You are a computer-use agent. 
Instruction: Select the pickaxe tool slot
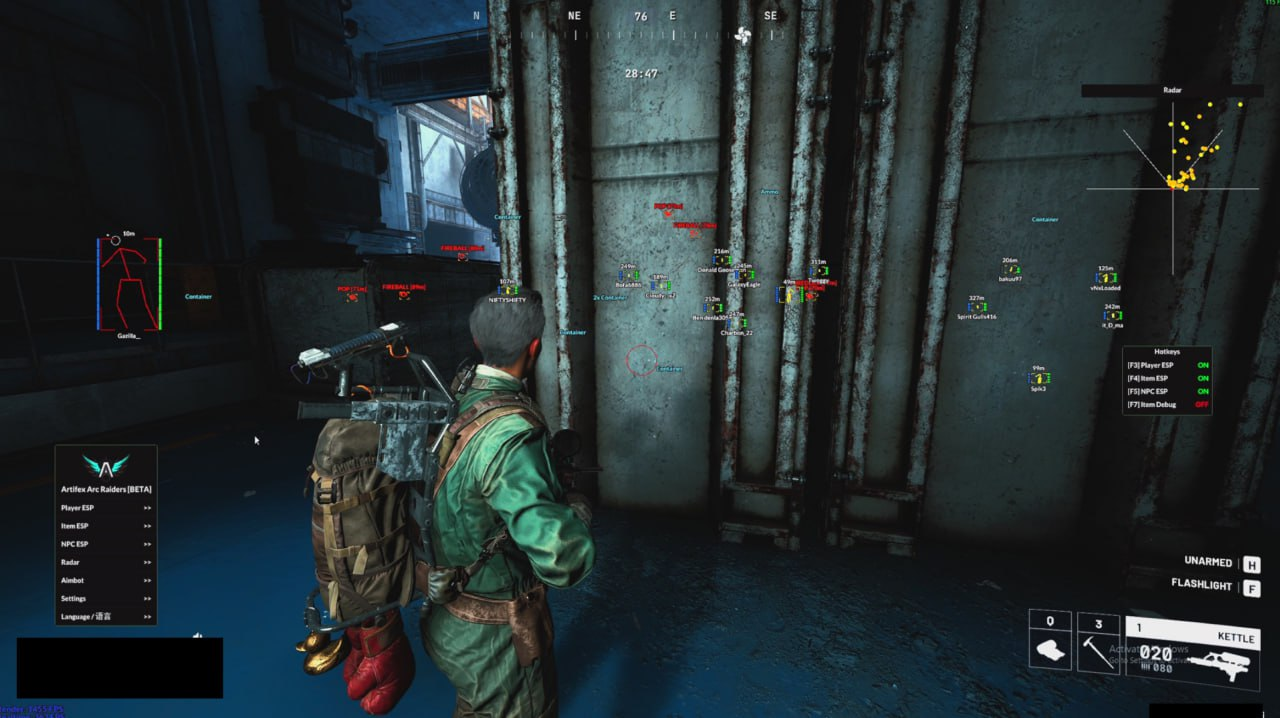coord(1098,643)
